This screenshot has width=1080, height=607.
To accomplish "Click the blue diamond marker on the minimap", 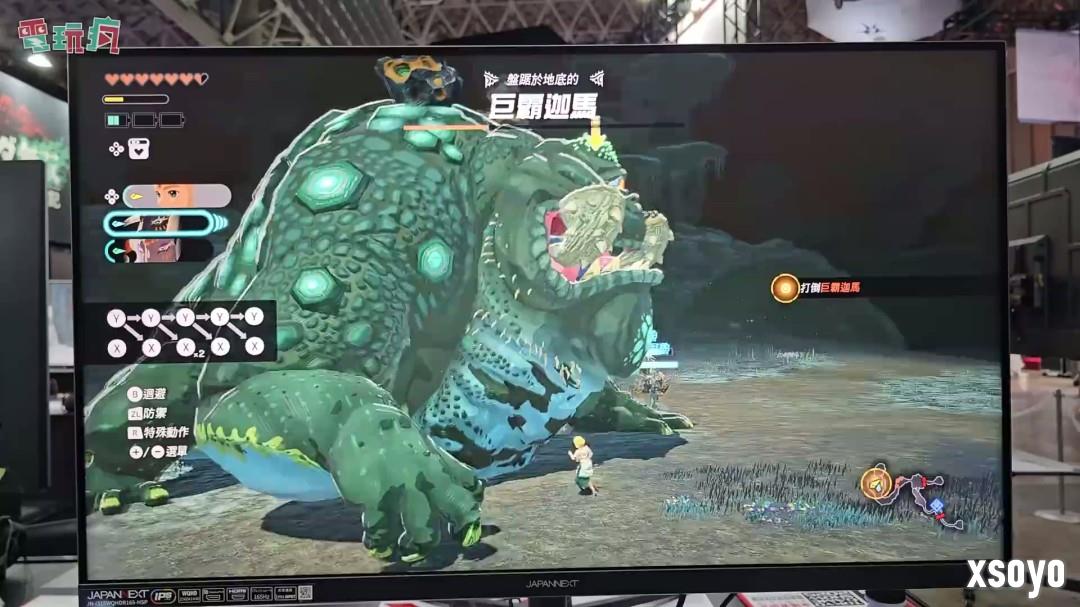I will click(935, 506).
